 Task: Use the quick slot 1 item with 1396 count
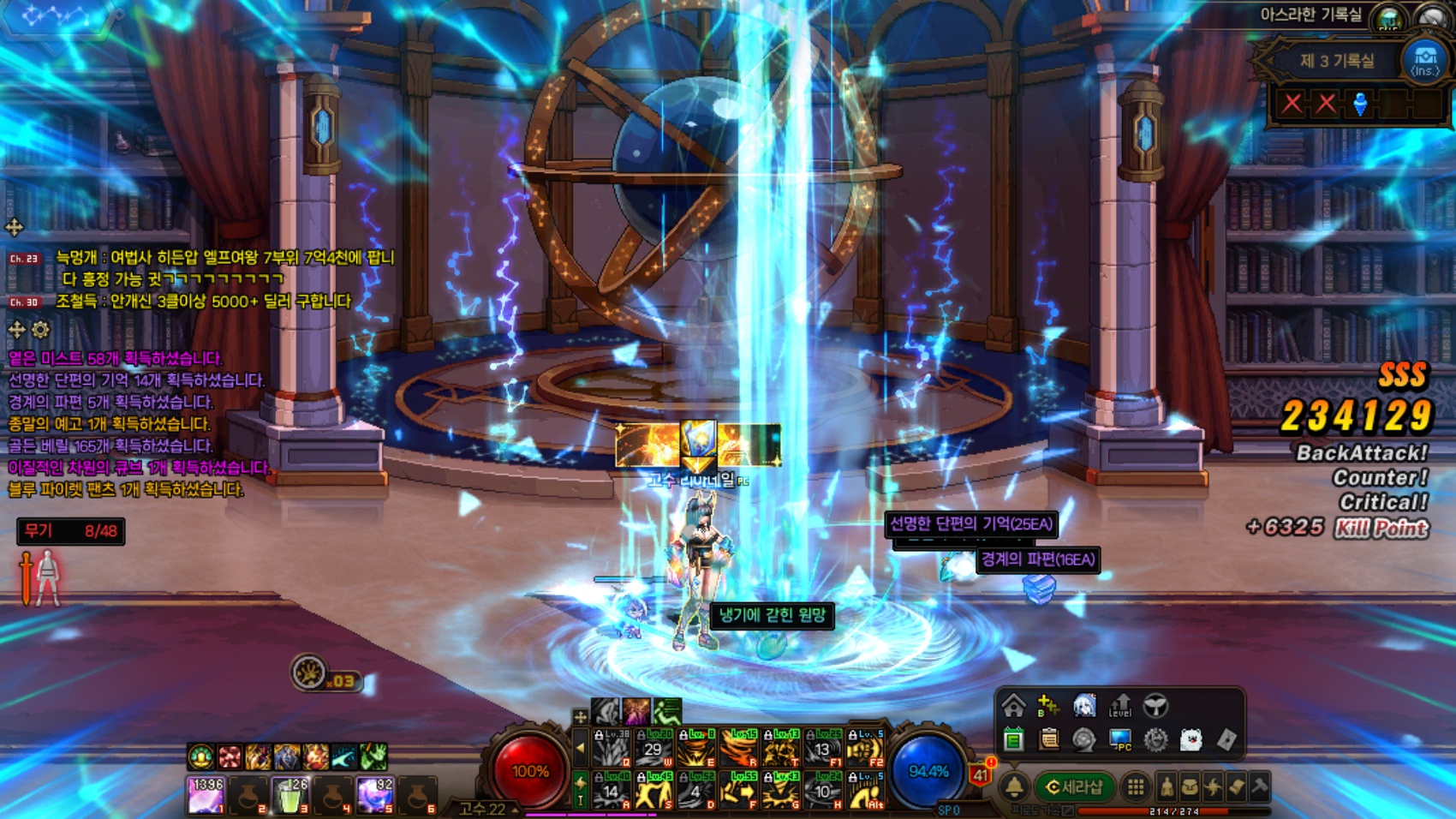tap(206, 796)
